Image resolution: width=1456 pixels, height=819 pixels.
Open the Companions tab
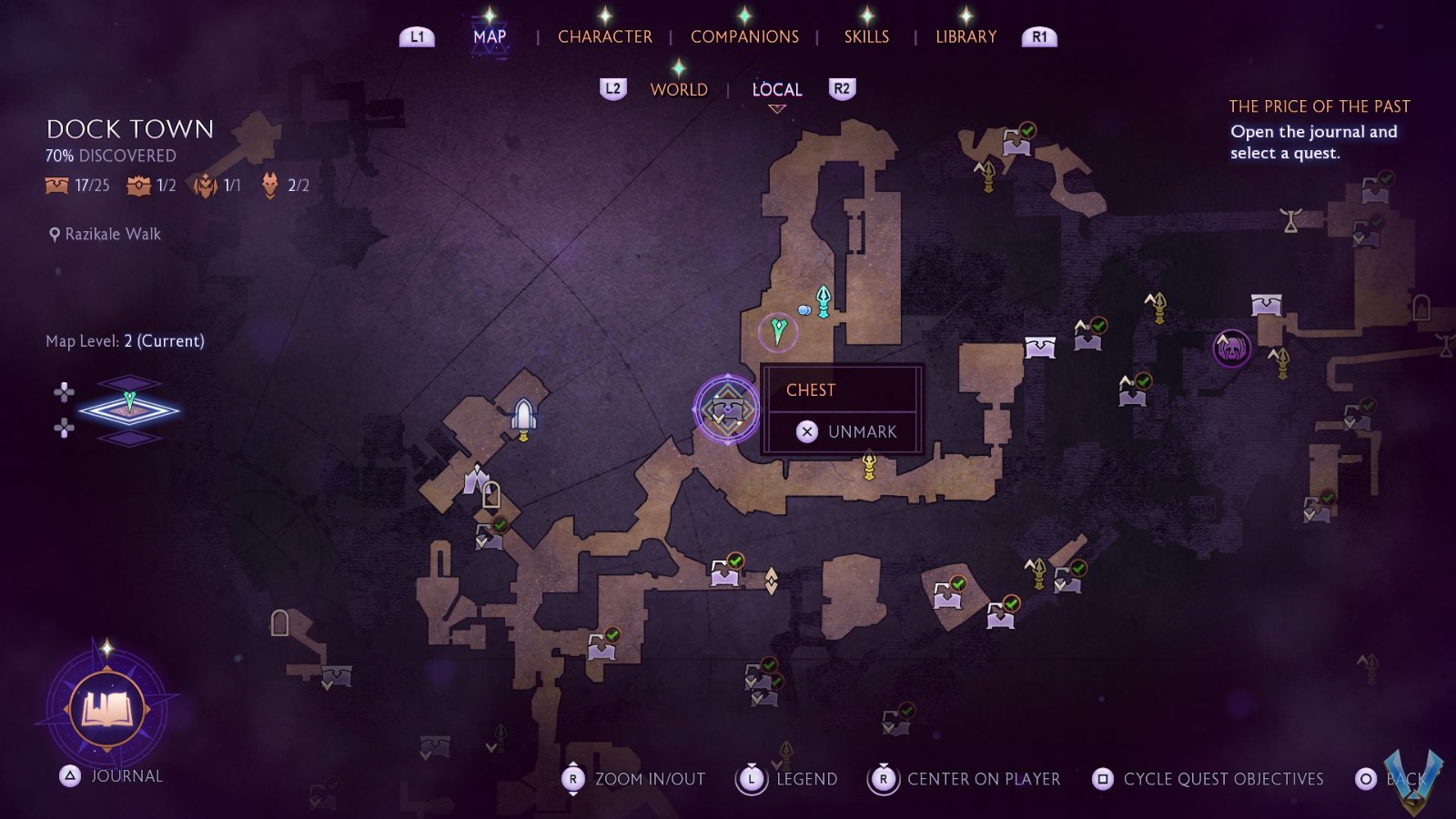(744, 36)
